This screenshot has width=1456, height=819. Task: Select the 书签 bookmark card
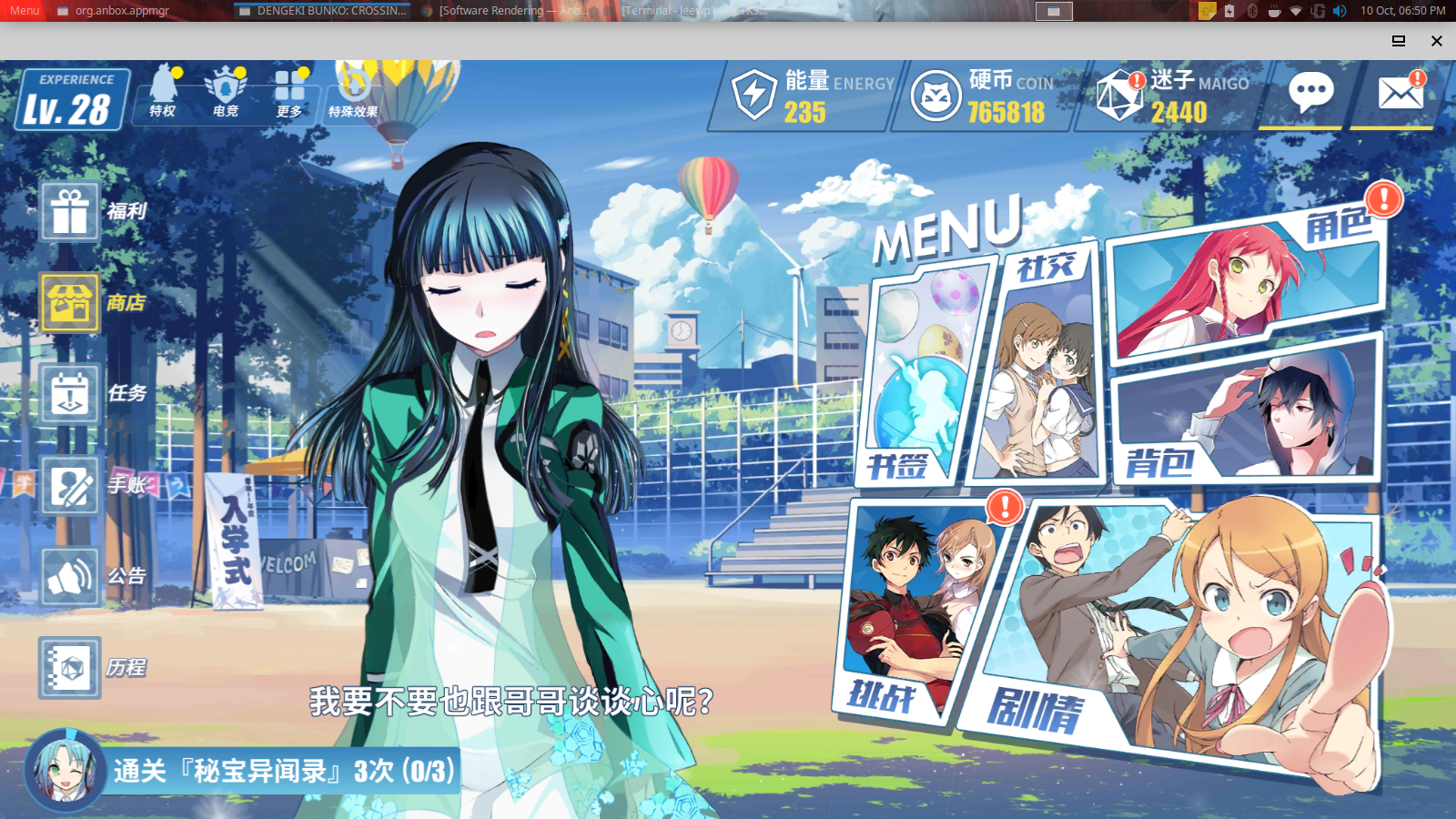pyautogui.click(x=919, y=373)
